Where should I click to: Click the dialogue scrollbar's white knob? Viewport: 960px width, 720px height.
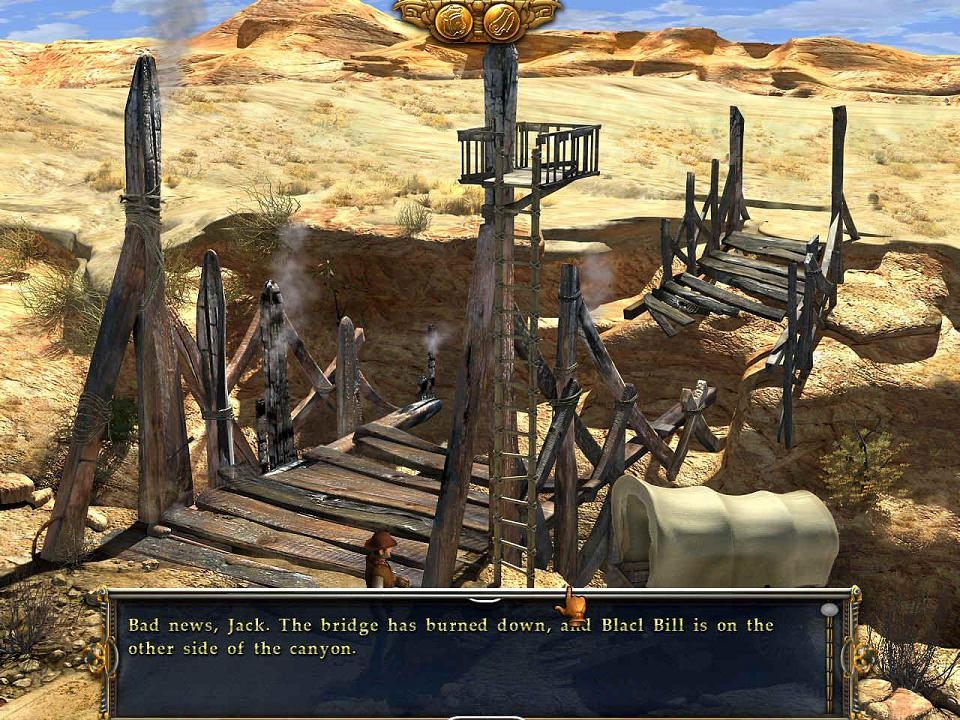[829, 609]
